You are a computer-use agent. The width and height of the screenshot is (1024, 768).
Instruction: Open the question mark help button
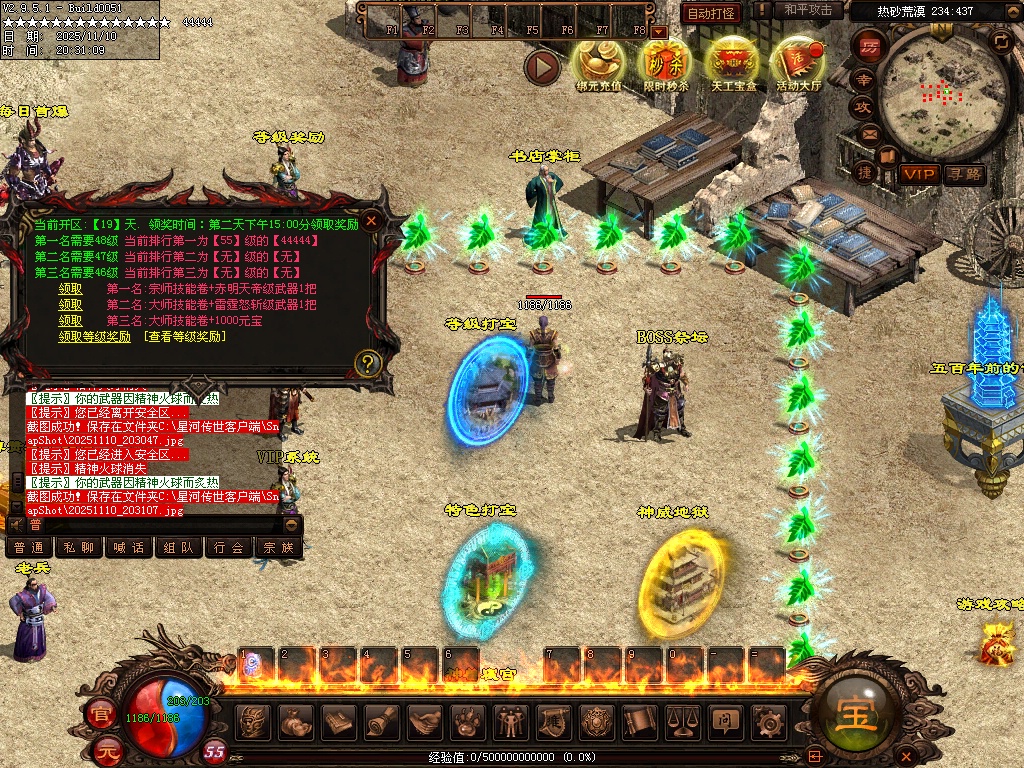[x=368, y=362]
